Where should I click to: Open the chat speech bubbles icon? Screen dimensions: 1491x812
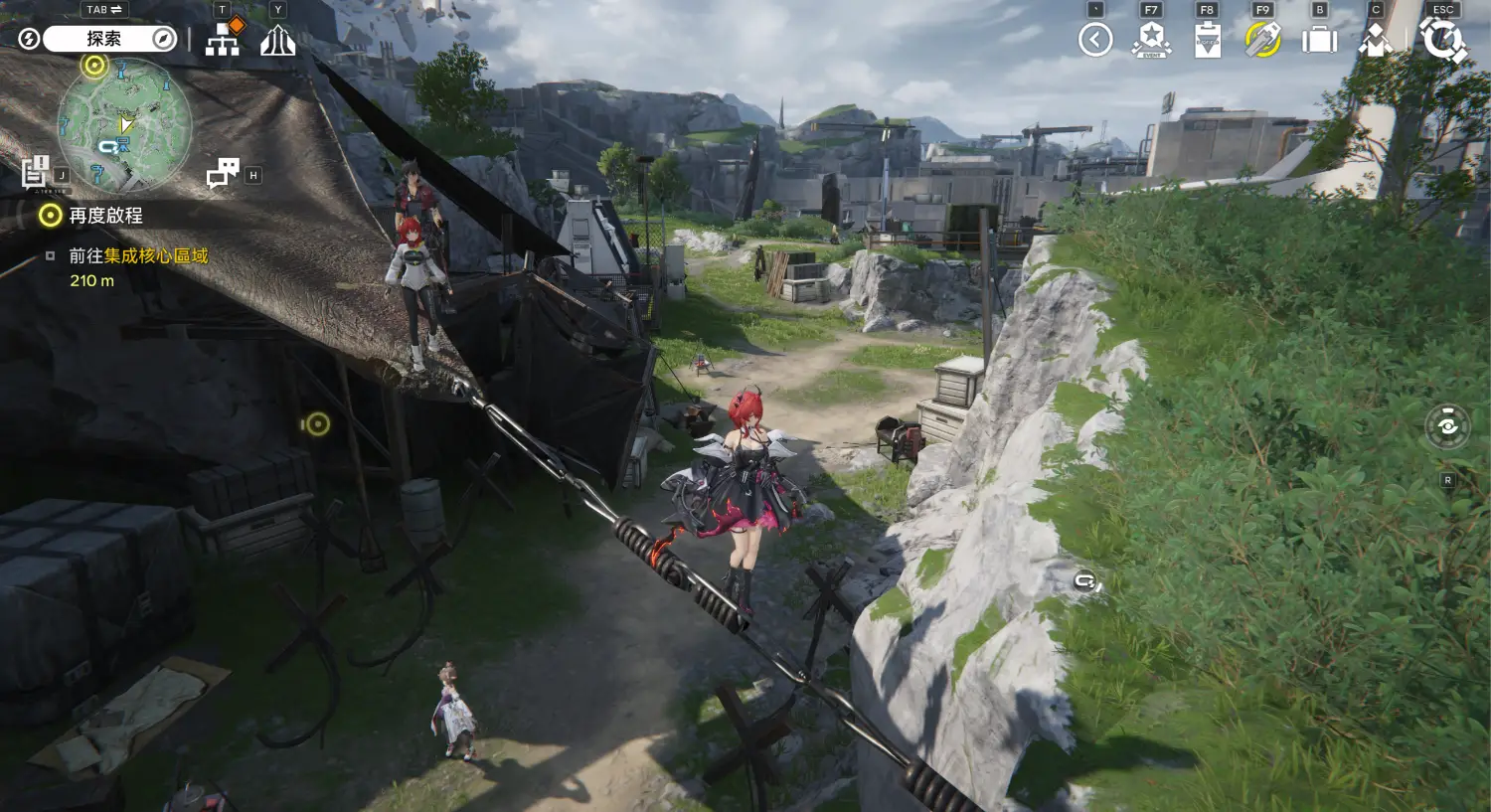(223, 173)
